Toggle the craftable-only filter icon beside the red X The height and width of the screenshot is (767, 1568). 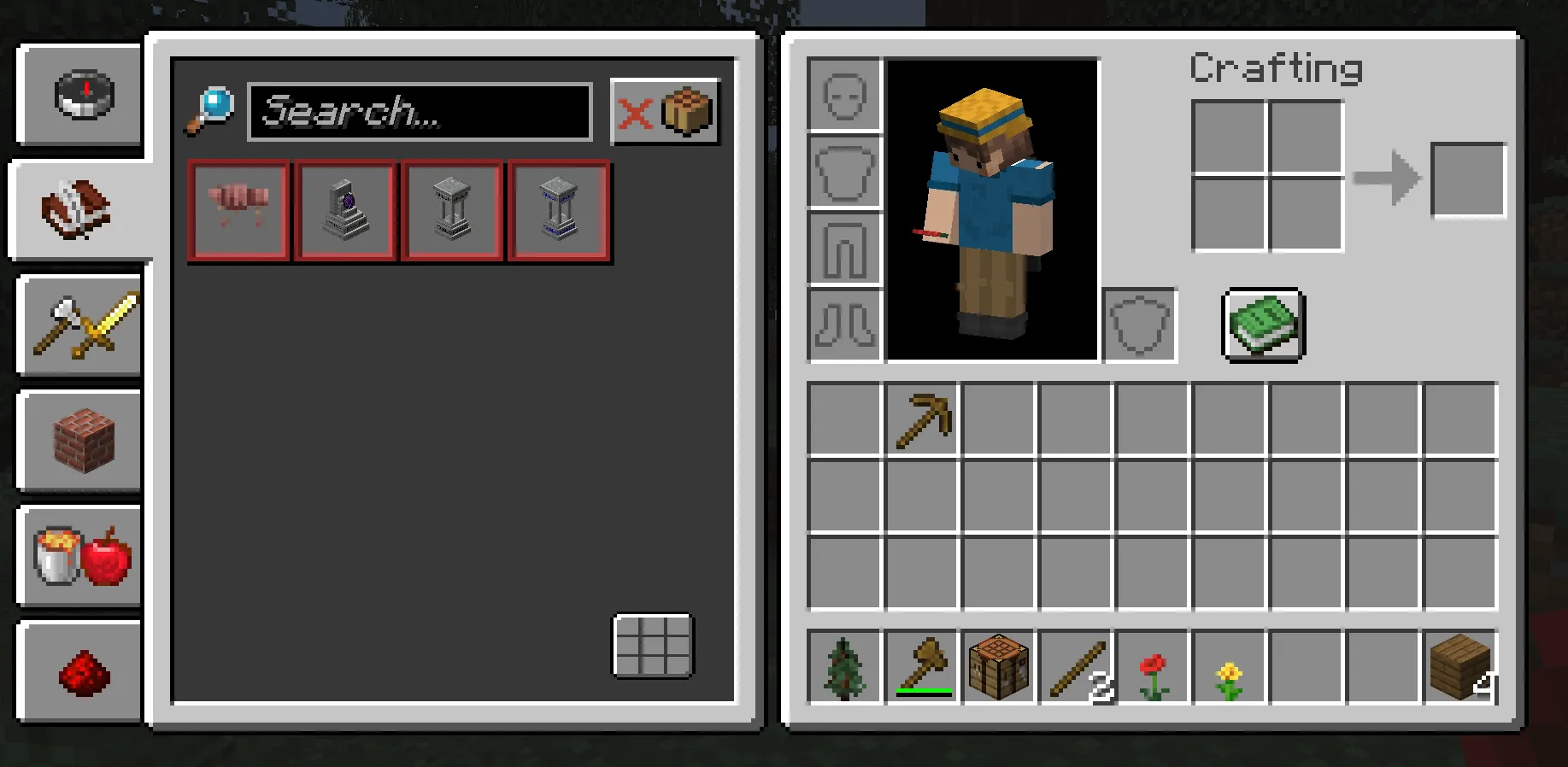686,109
